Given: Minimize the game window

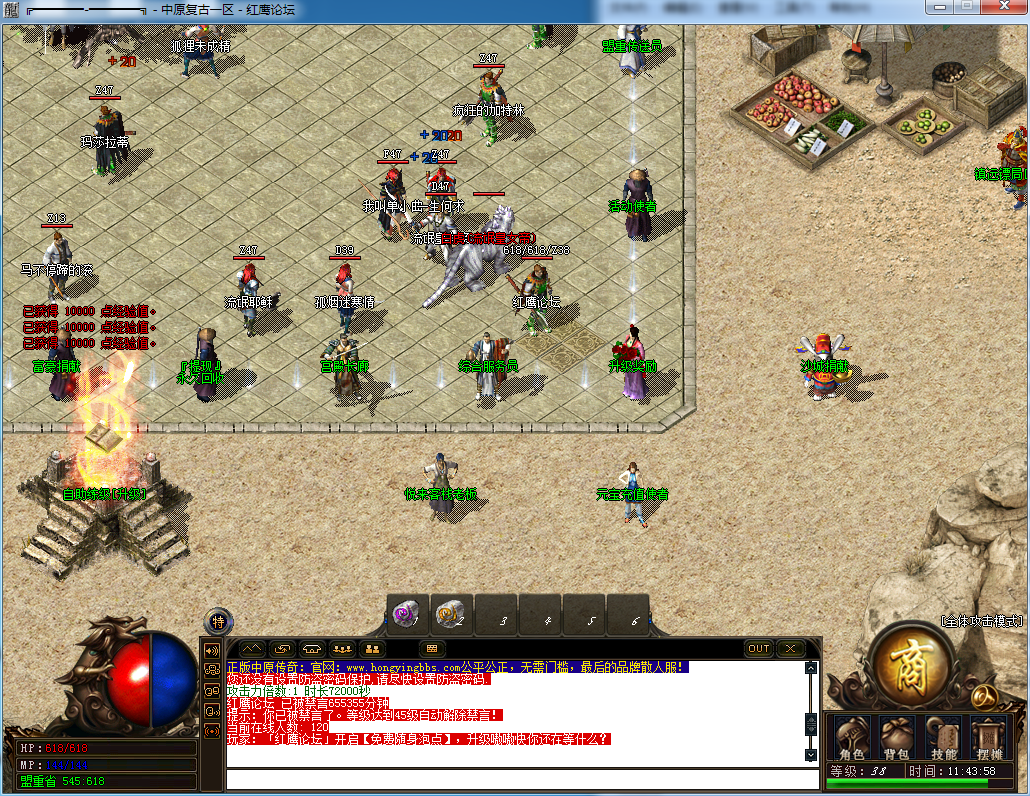Looking at the screenshot, I should pyautogui.click(x=938, y=8).
